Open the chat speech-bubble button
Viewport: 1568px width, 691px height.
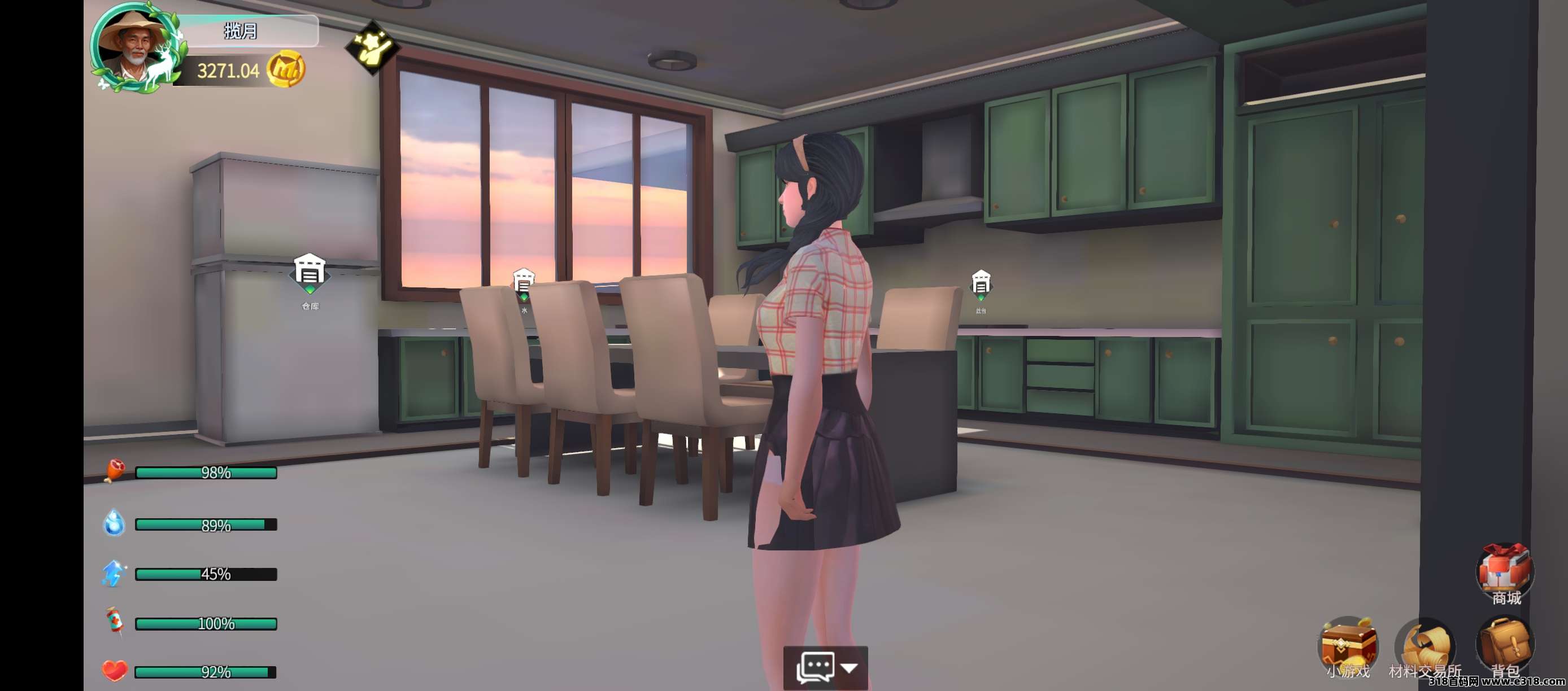815,668
